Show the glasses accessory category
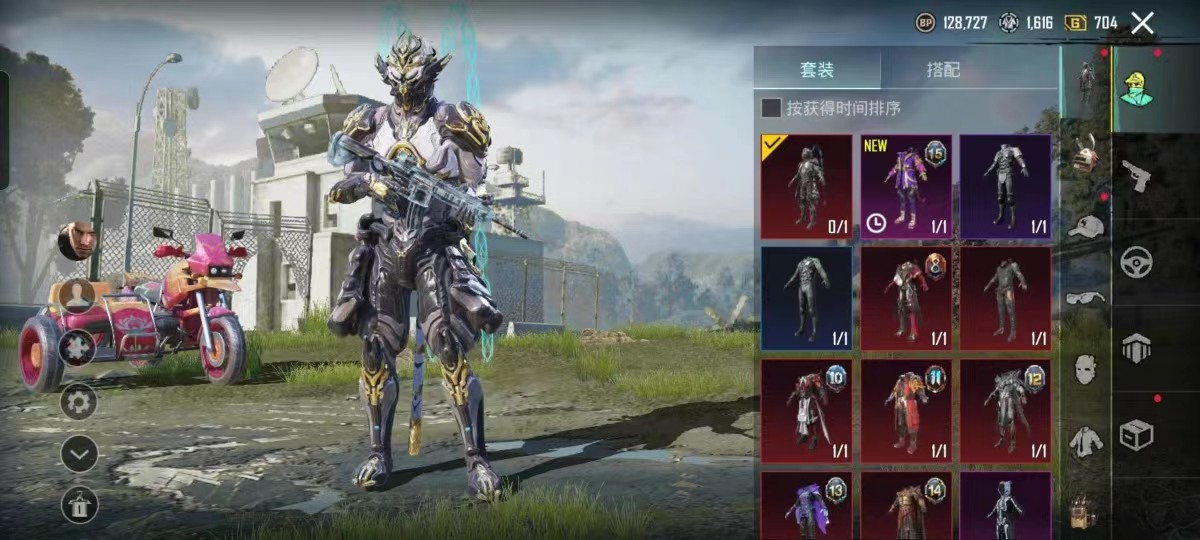 1085,297
